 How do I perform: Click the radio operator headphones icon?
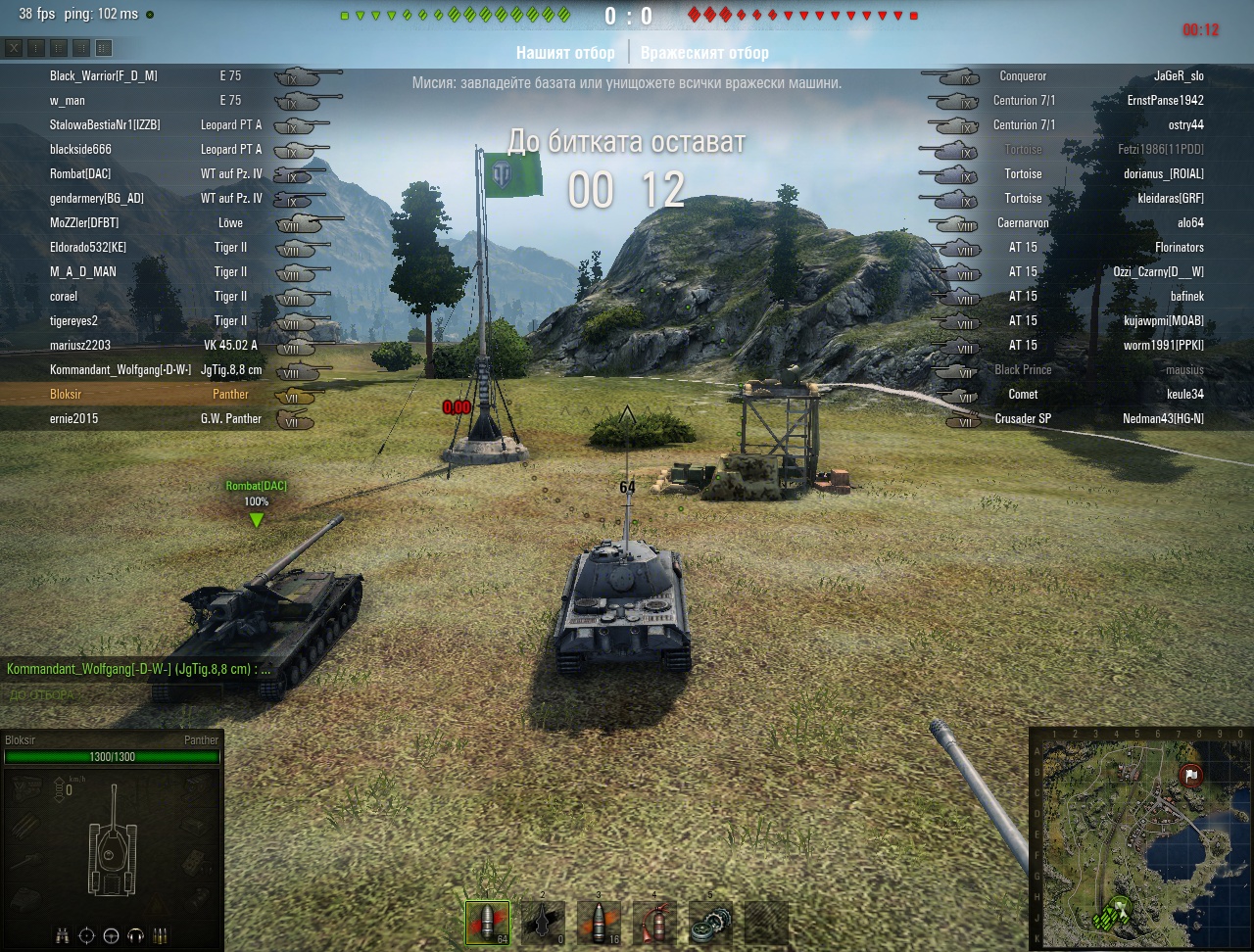pos(135,934)
